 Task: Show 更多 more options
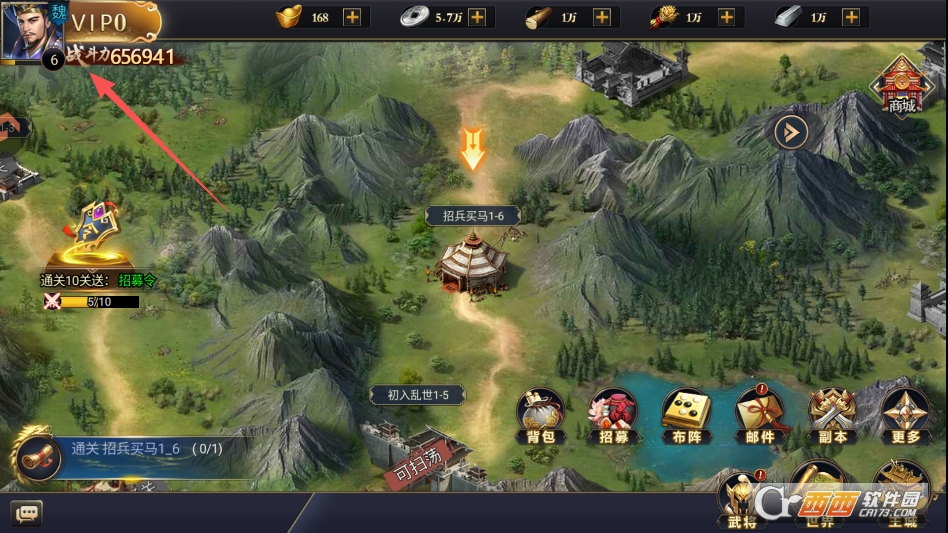(x=906, y=416)
